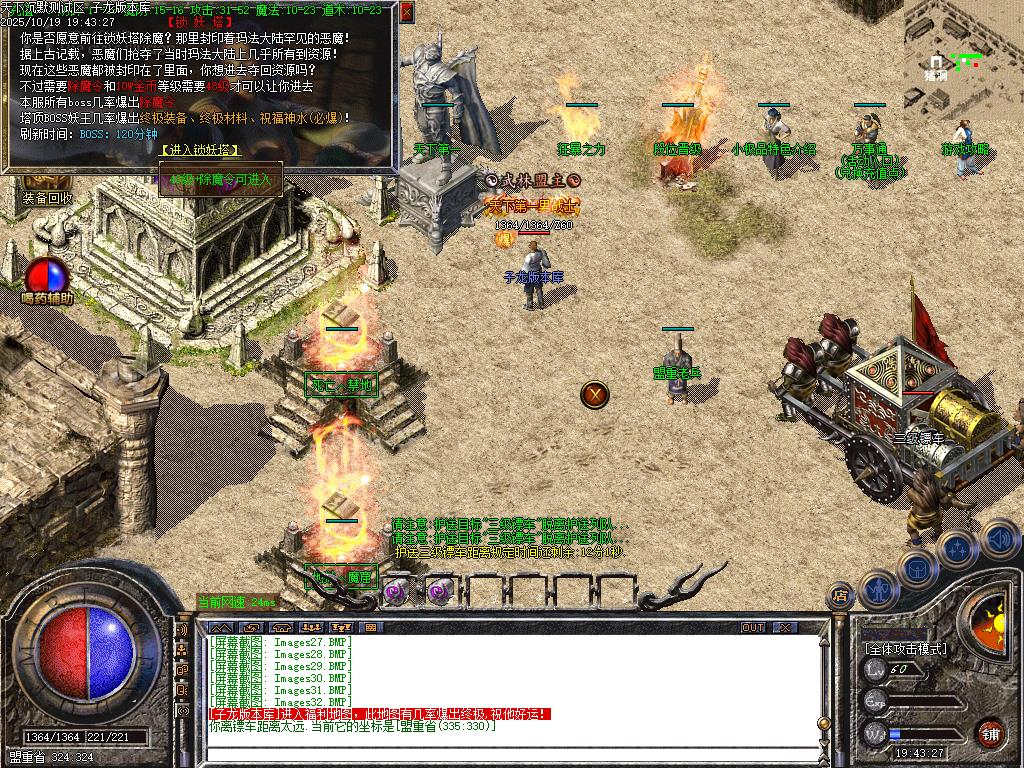Open the bag inventory round icon
Viewport: 1024px width, 768px height.
[916, 568]
